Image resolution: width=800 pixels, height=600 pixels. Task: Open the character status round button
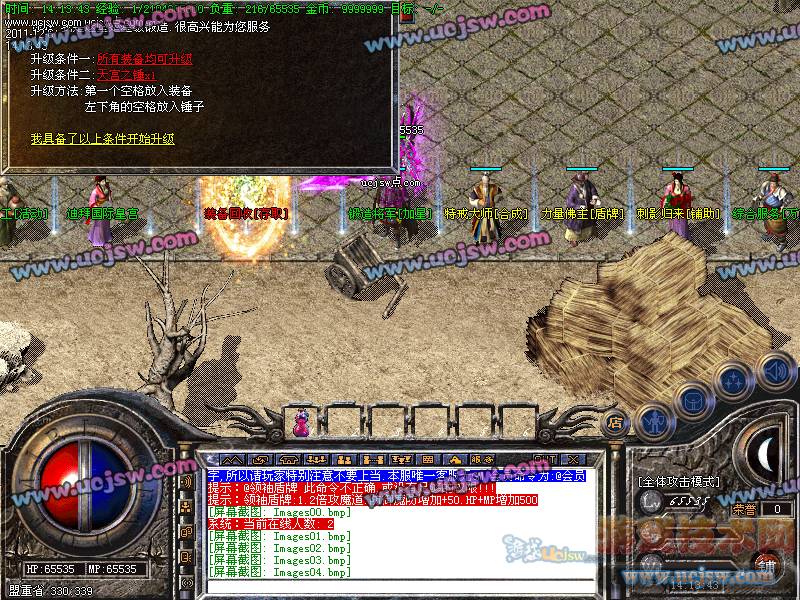pos(654,421)
